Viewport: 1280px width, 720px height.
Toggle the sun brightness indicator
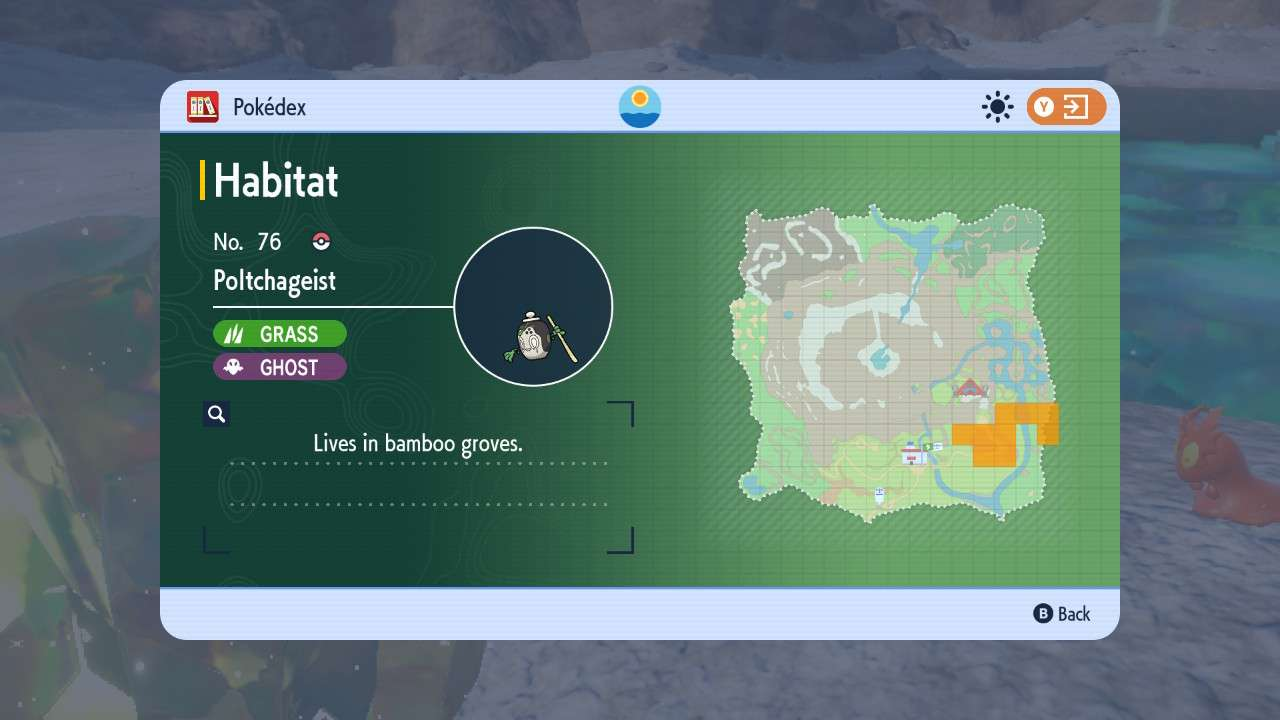[996, 107]
